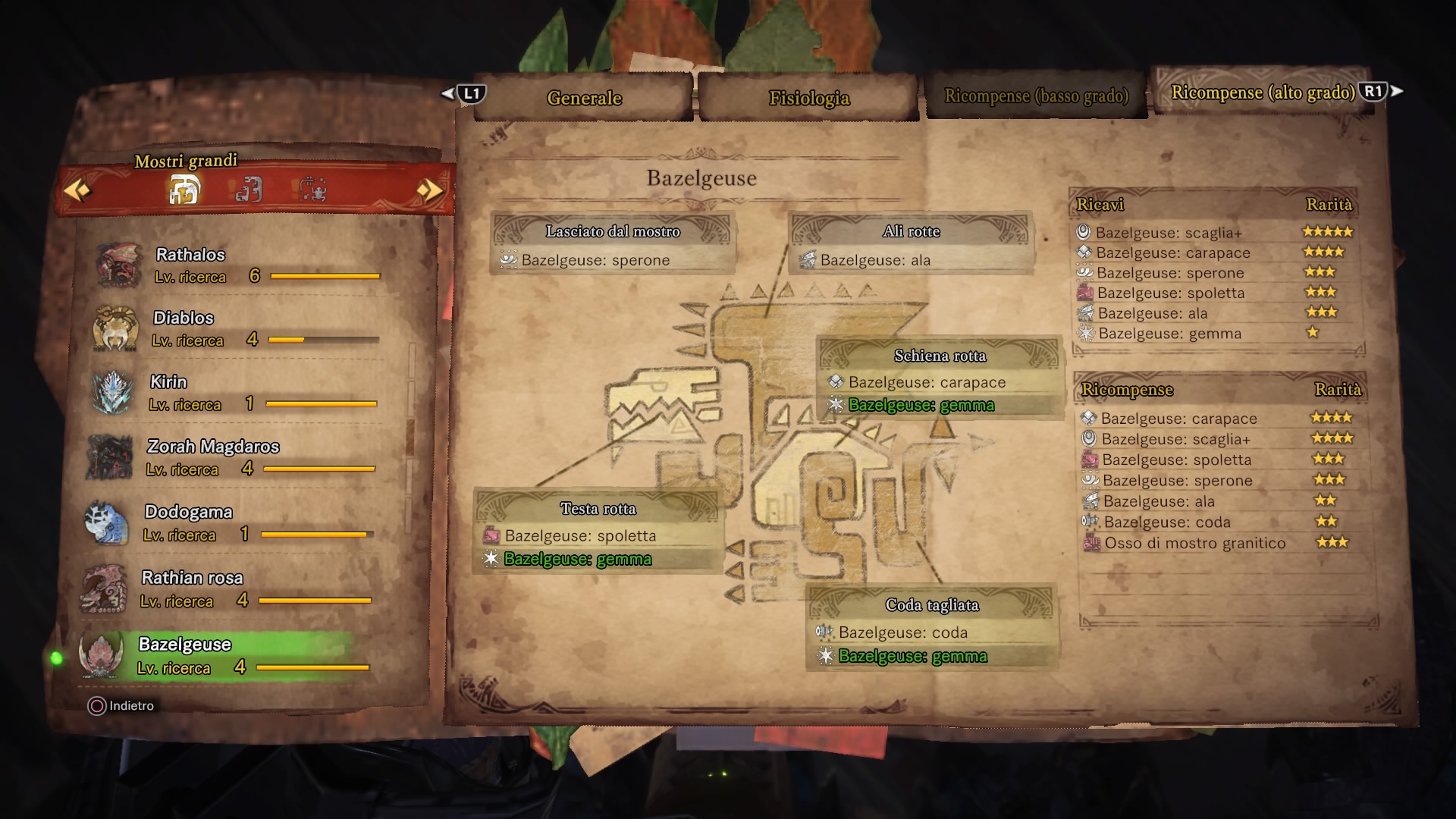Show Ricompense (basso grado) tab

pyautogui.click(x=1036, y=96)
